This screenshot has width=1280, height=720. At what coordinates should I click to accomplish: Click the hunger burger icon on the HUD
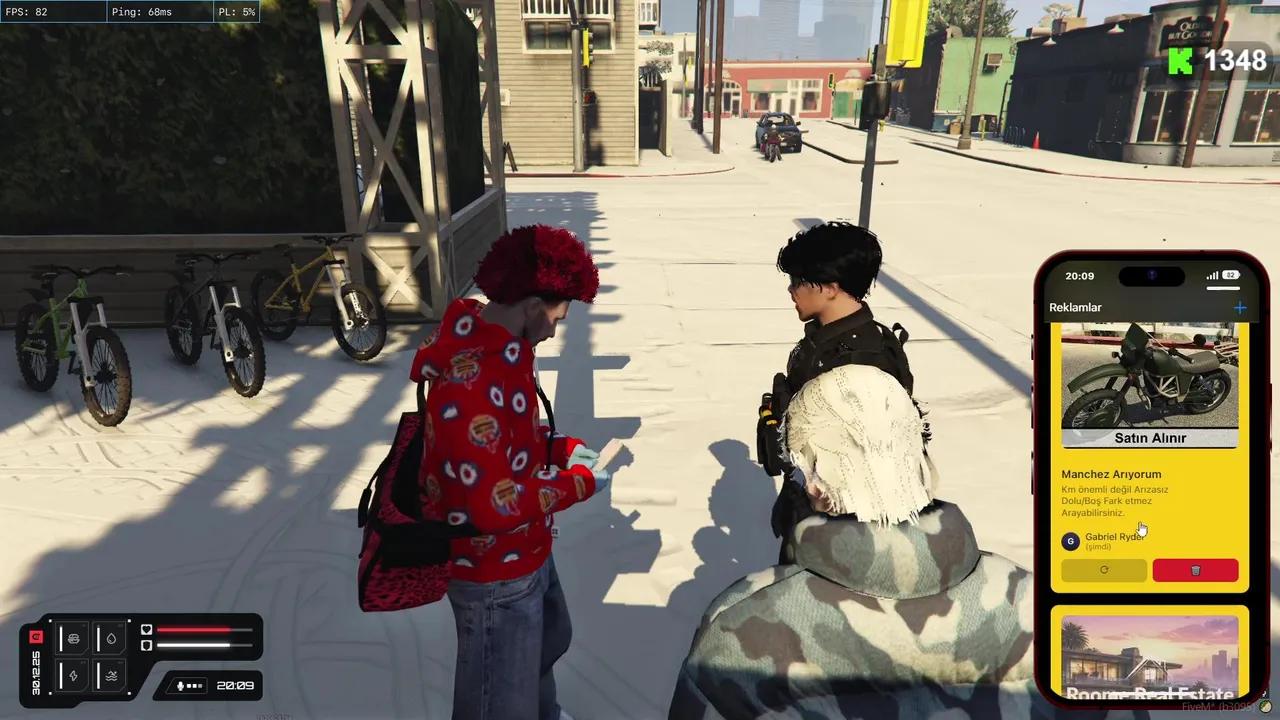tap(74, 638)
